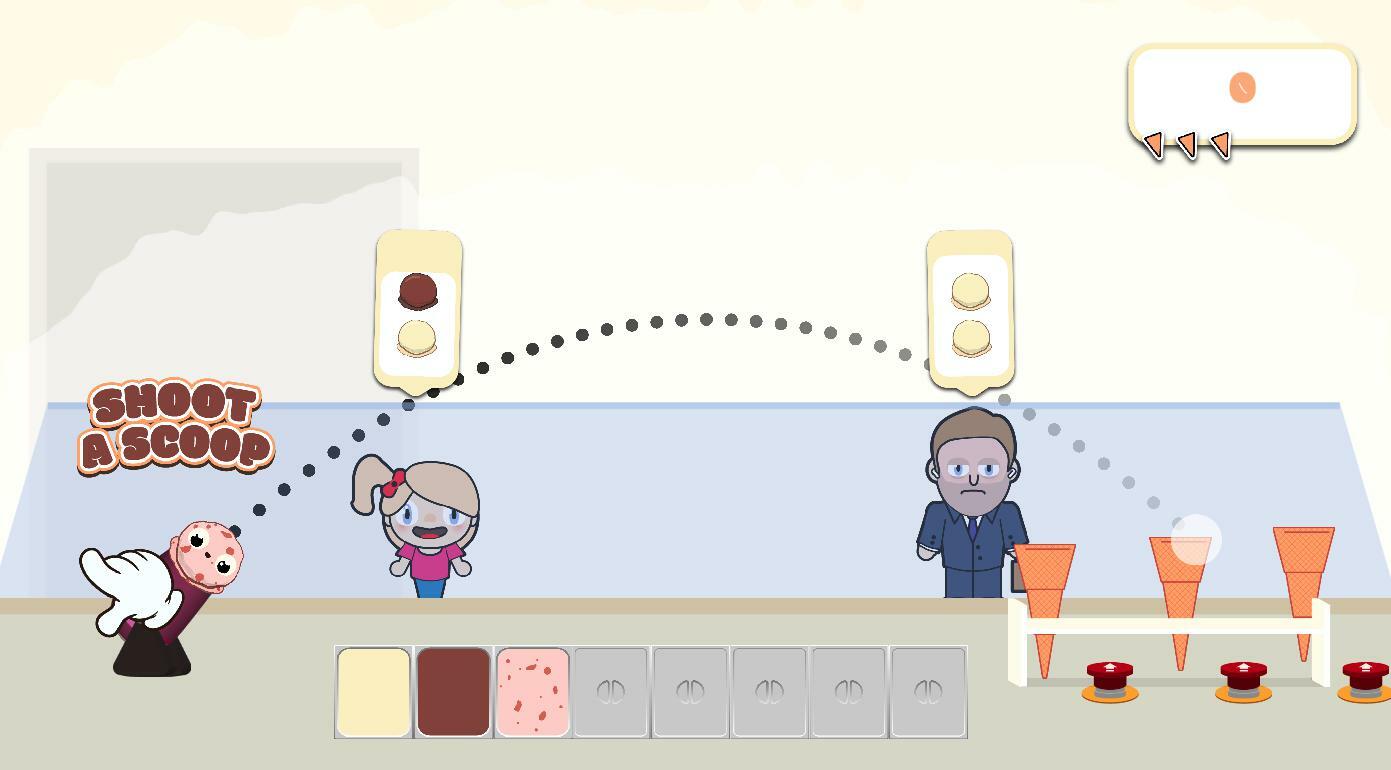Select the chocolate ice cream tray
This screenshot has height=770, width=1391.
tap(454, 690)
